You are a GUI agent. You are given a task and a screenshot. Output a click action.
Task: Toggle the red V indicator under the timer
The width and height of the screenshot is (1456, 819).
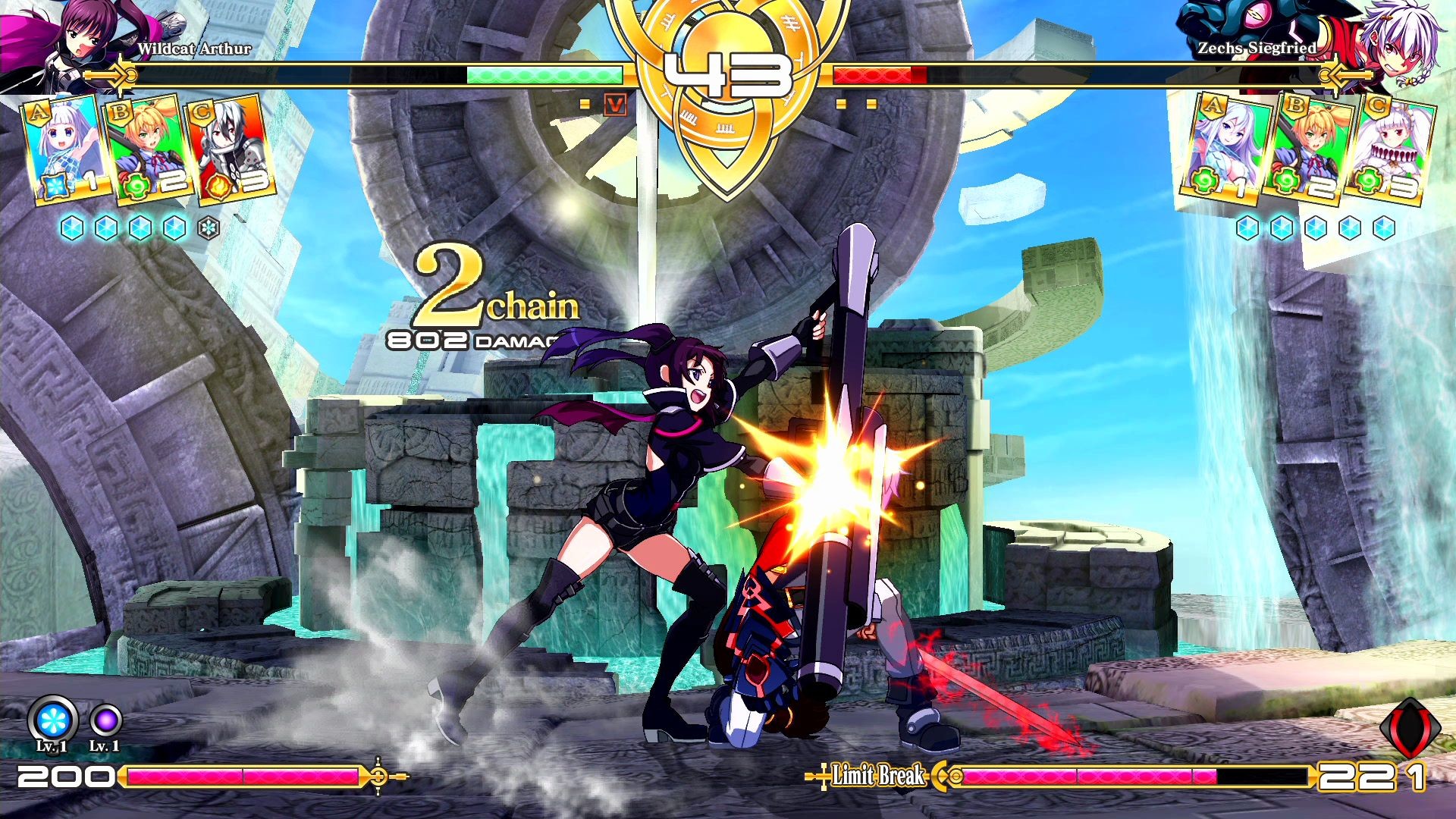click(613, 106)
